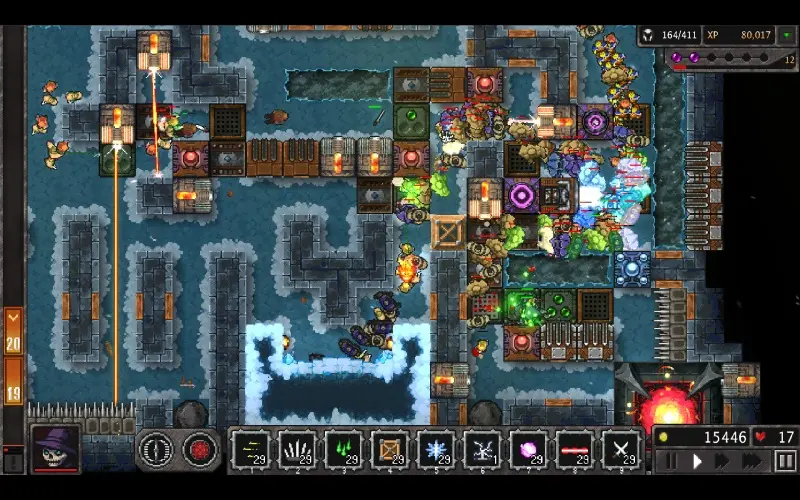Activate the round compass dial ability
This screenshot has height=500, width=800.
tap(155, 449)
